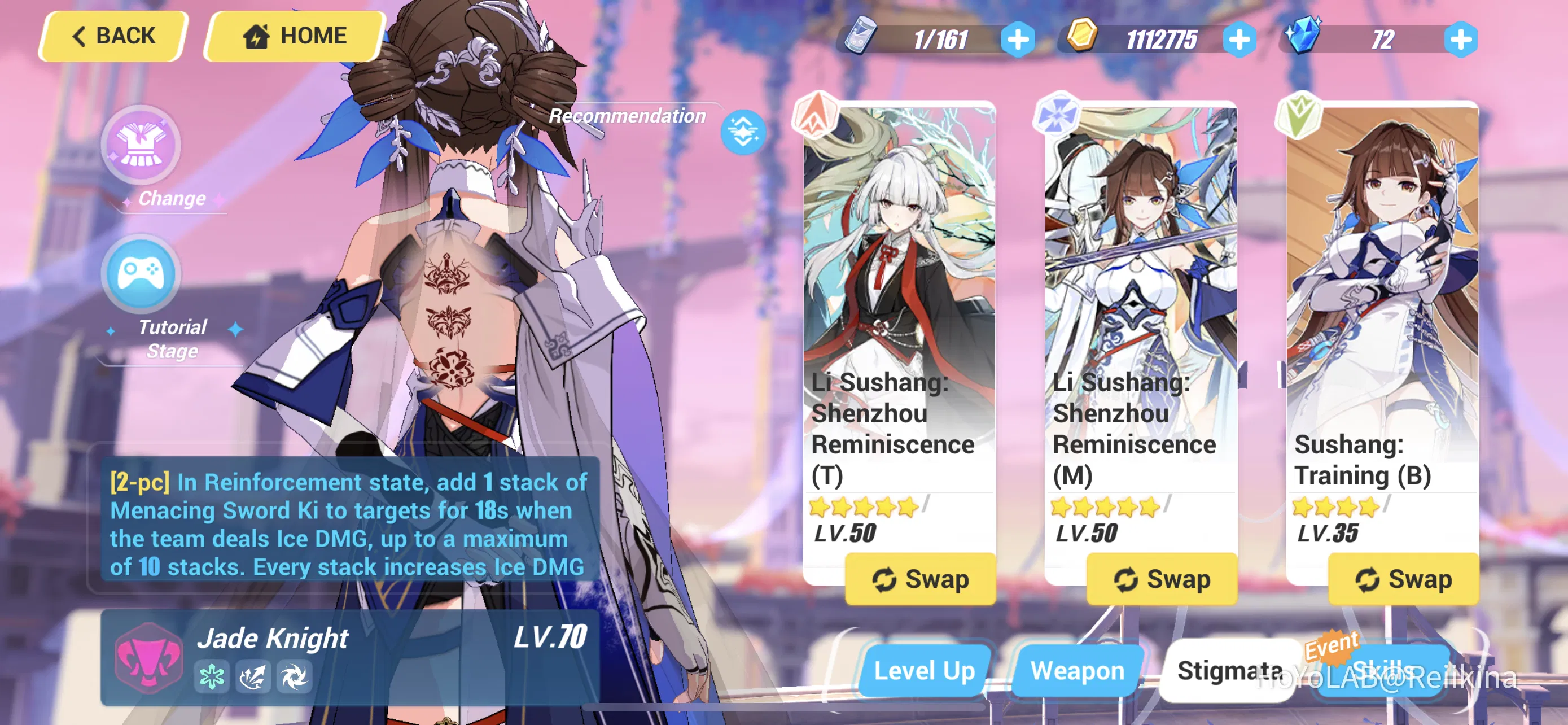
Task: Open the Change outfit panel
Action: pos(141,145)
